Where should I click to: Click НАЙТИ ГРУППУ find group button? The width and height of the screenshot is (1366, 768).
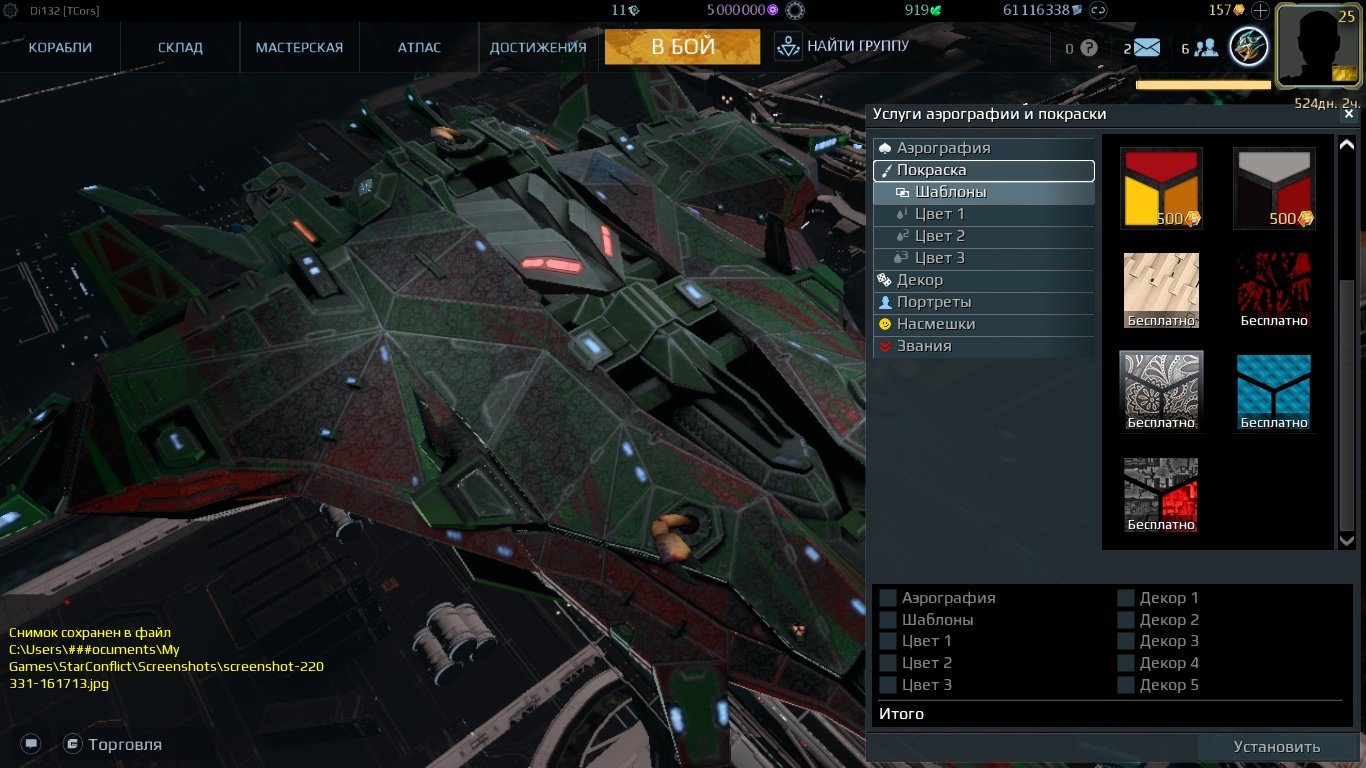pyautogui.click(x=843, y=46)
